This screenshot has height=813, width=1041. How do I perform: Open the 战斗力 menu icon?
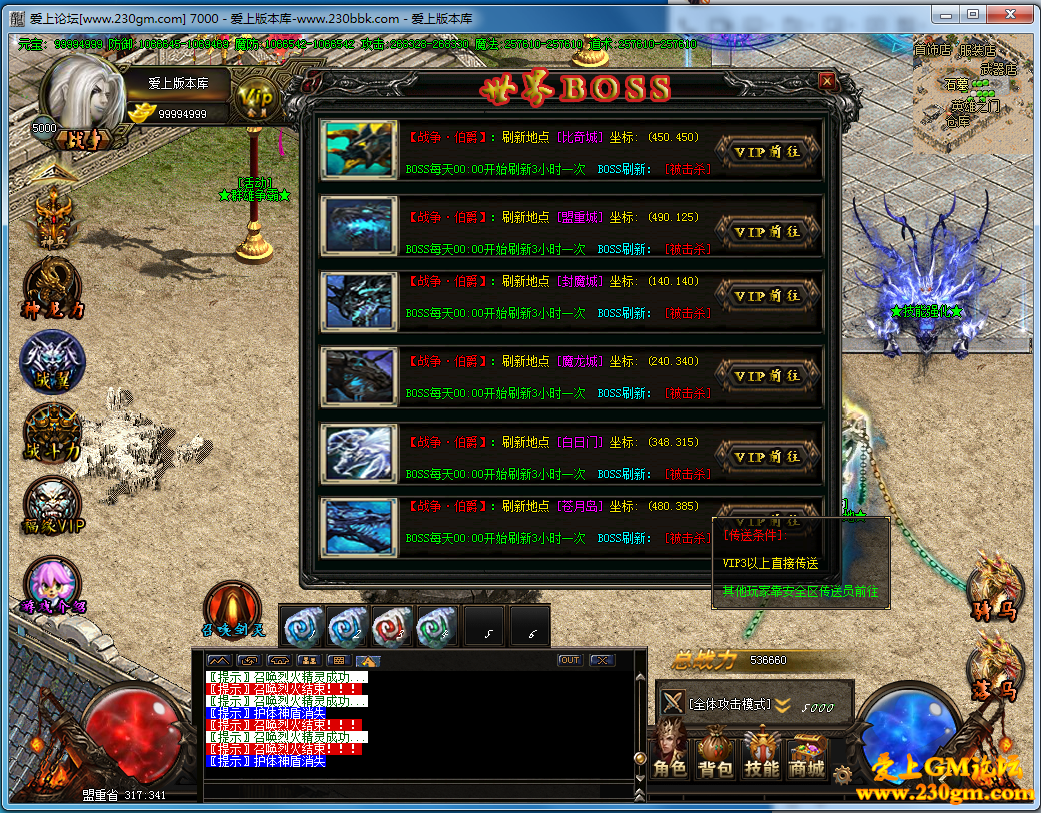[53, 433]
